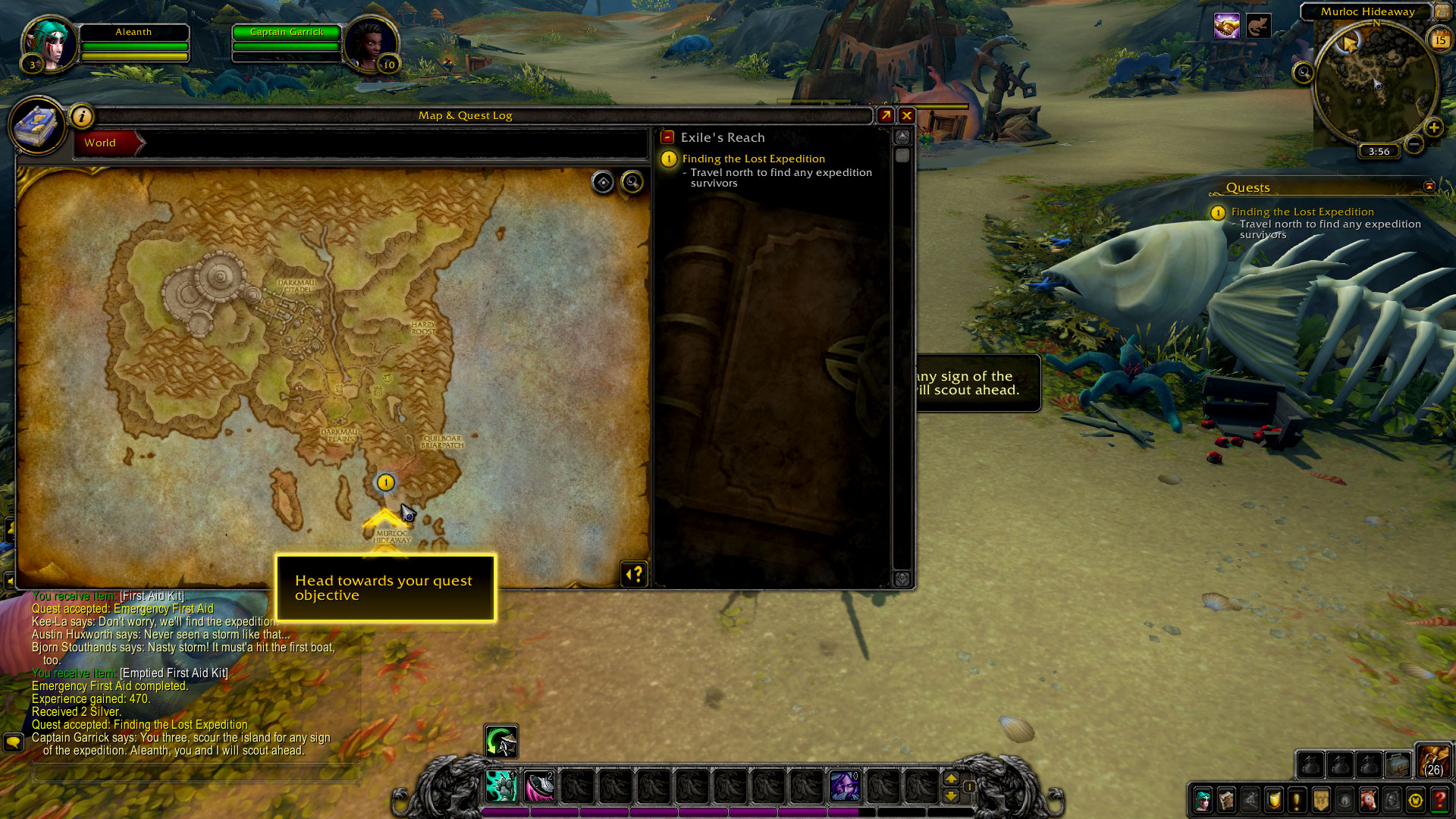Click the purple experience bar at the bottom
1456x819 pixels.
click(x=728, y=811)
